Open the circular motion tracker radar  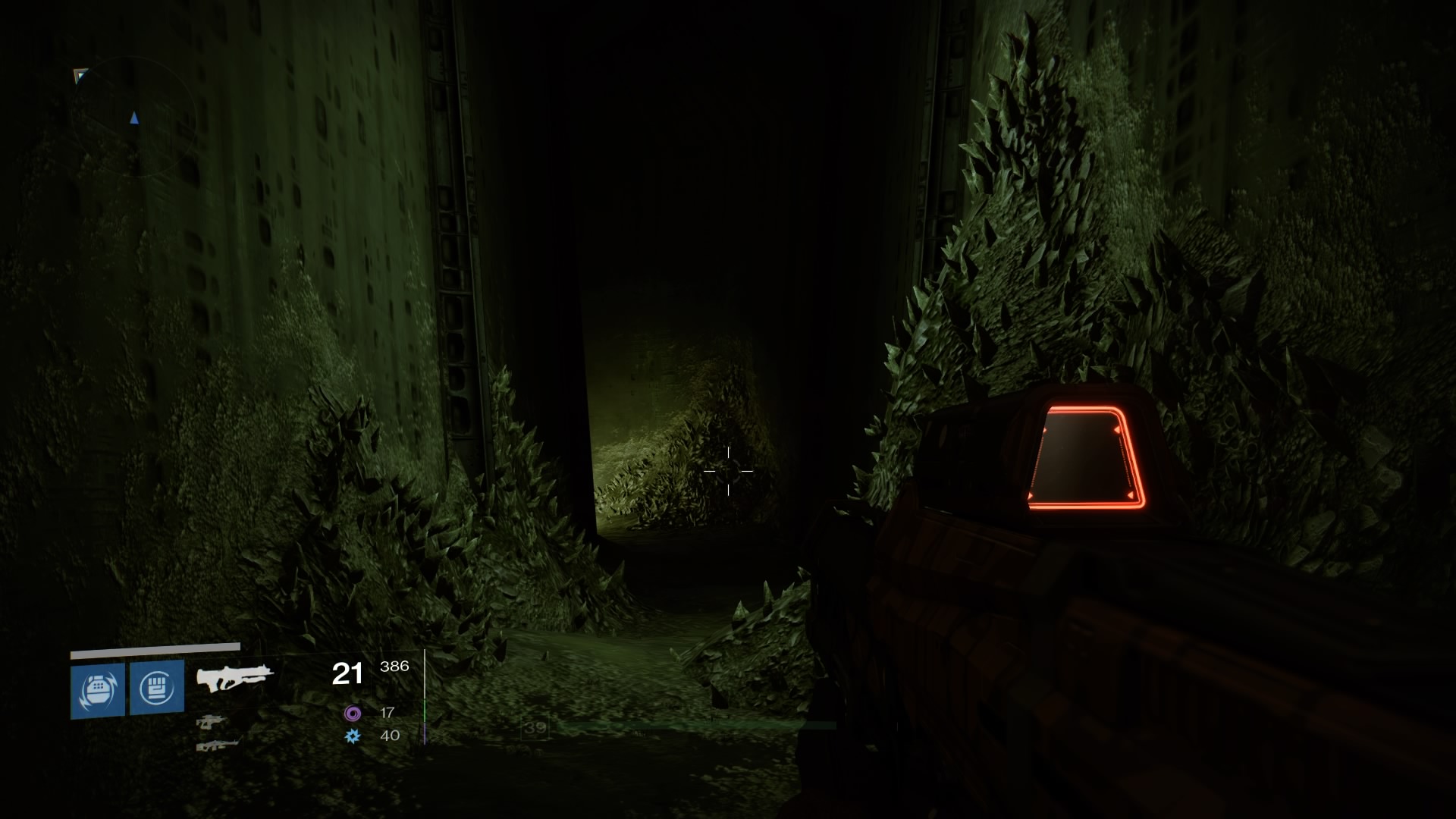click(x=135, y=118)
